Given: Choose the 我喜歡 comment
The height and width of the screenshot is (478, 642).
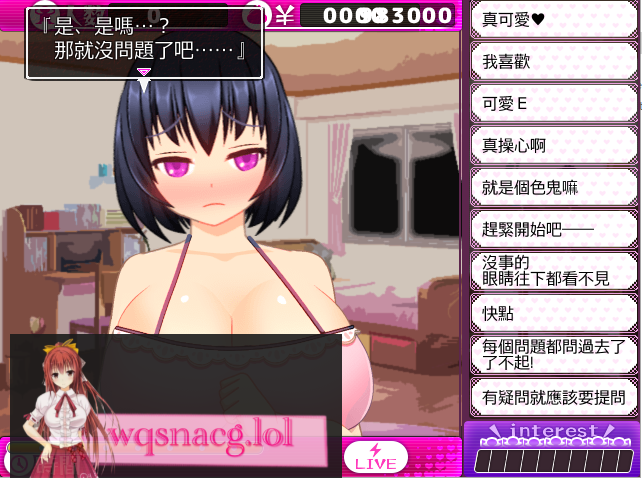Looking at the screenshot, I should [553, 62].
